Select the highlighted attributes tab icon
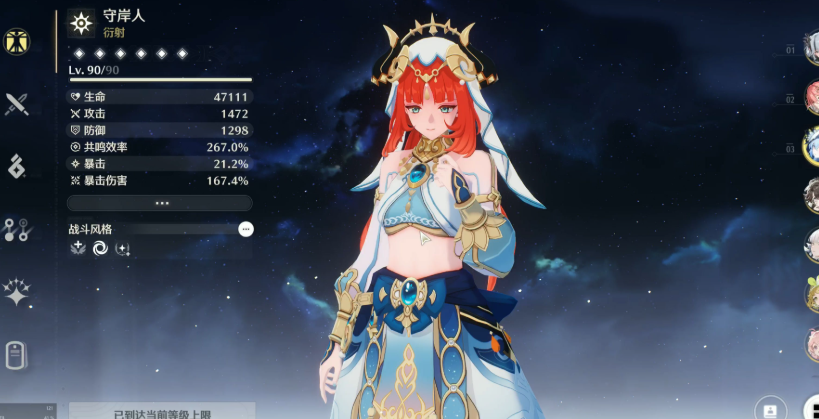 (16, 41)
